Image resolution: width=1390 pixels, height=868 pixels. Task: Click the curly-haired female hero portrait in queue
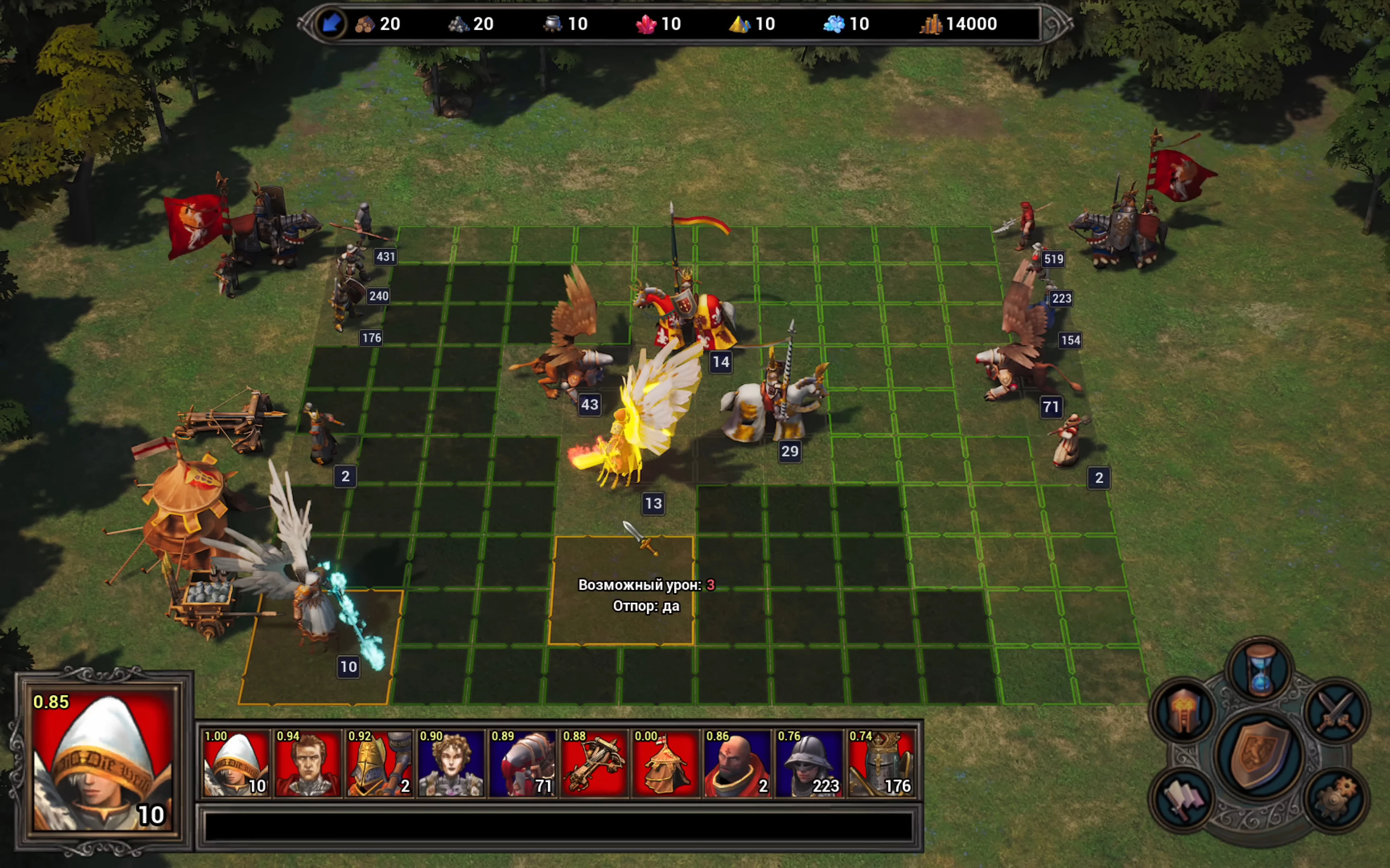point(451,763)
